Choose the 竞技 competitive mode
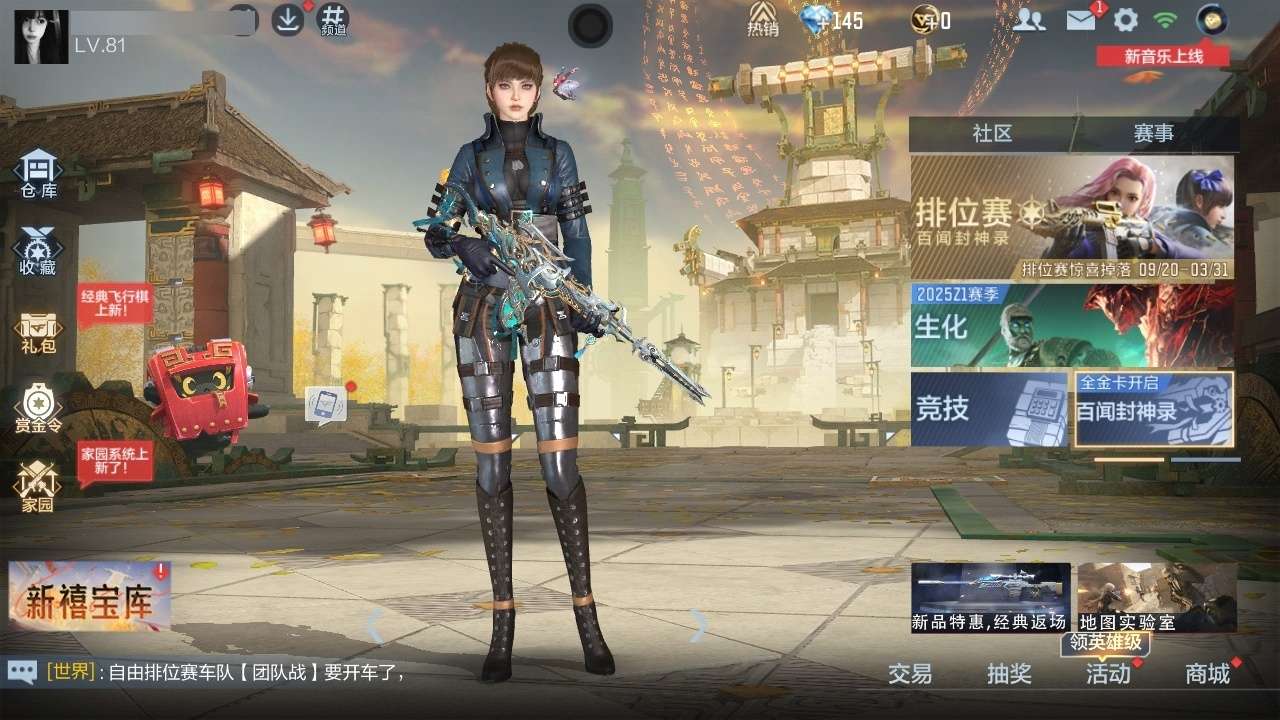Screen dimensions: 1280x720 tap(990, 408)
